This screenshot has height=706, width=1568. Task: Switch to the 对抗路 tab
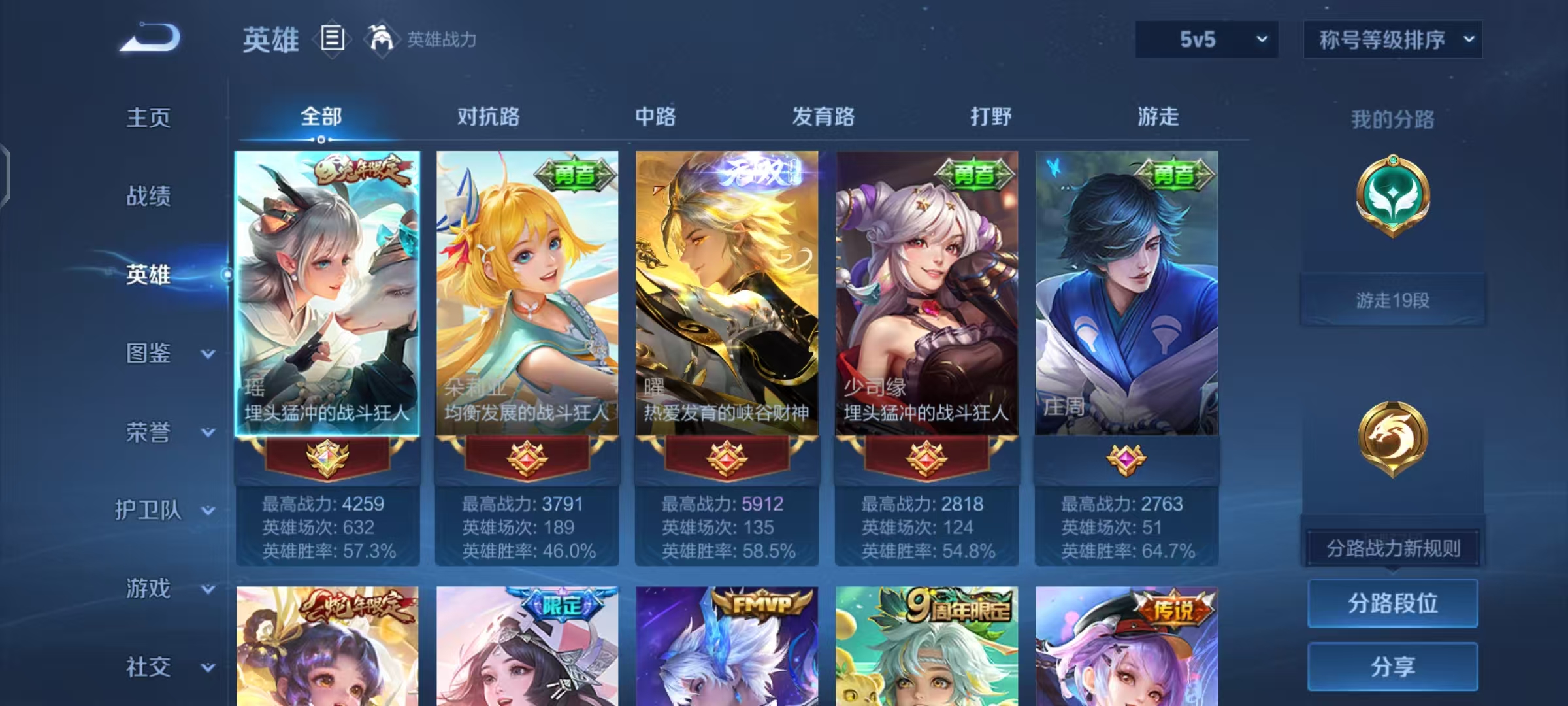tap(488, 116)
